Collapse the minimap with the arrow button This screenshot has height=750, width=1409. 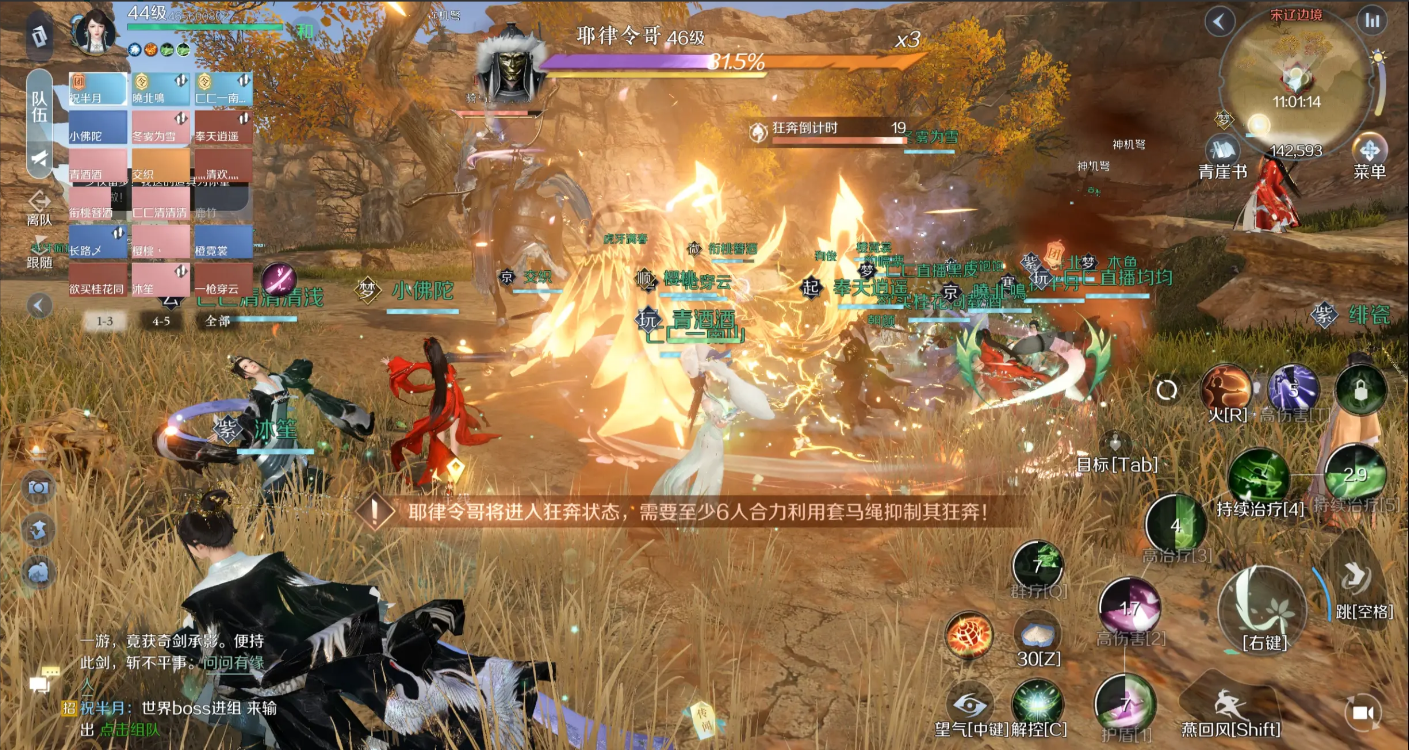(1219, 20)
